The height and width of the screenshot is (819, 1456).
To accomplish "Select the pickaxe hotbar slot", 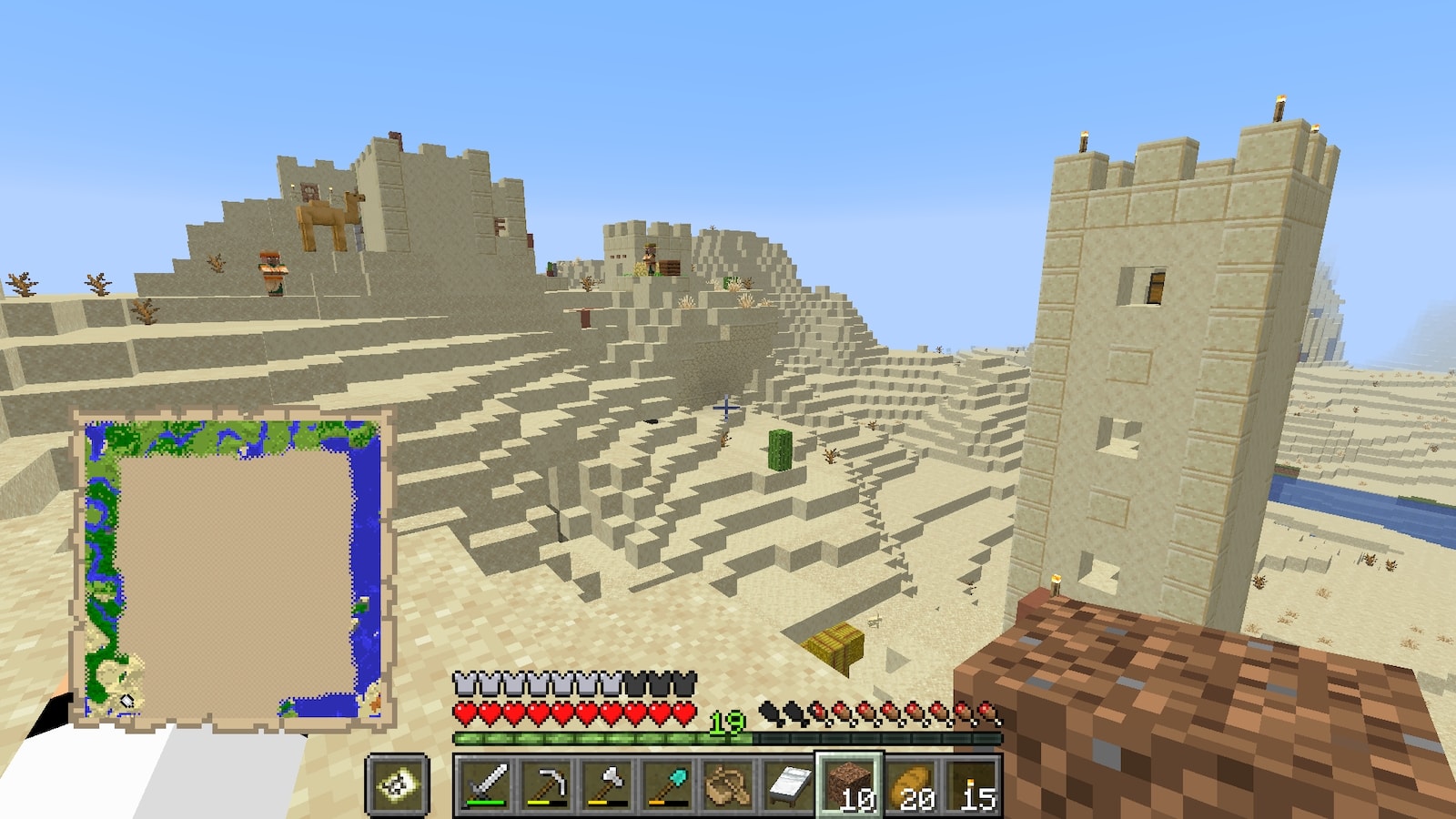I will tap(546, 784).
